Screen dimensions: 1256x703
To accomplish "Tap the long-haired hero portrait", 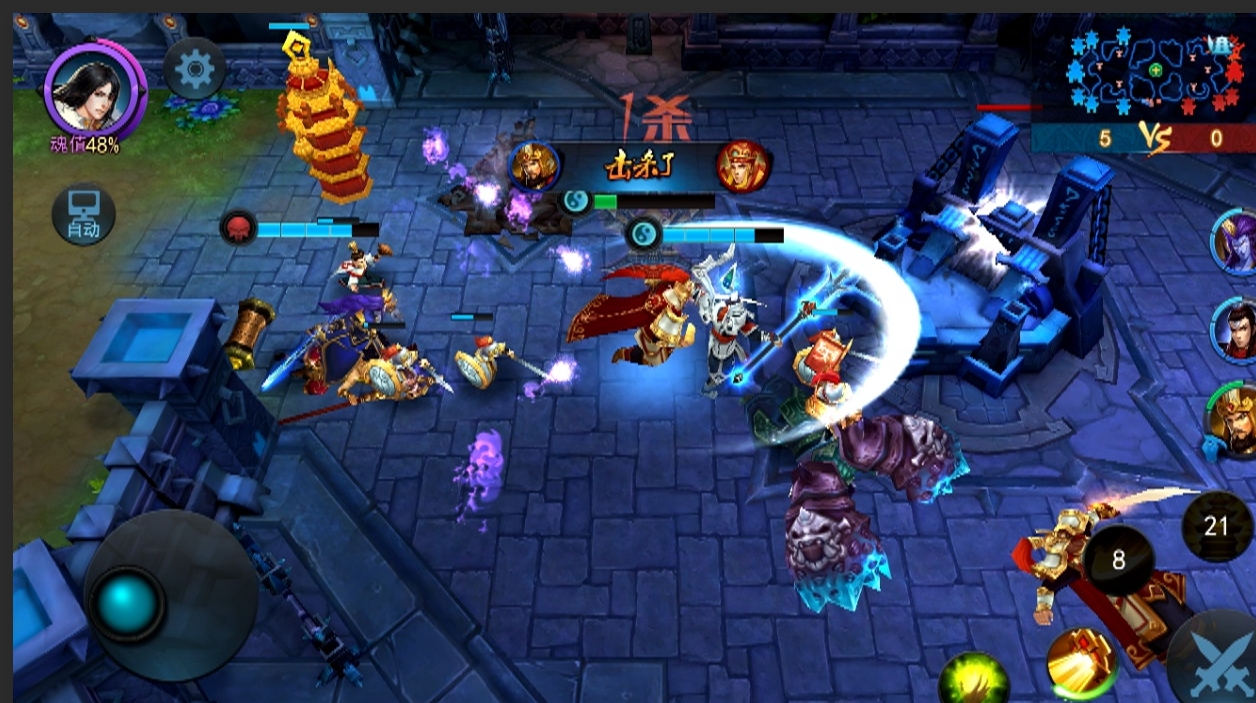I will [93, 88].
